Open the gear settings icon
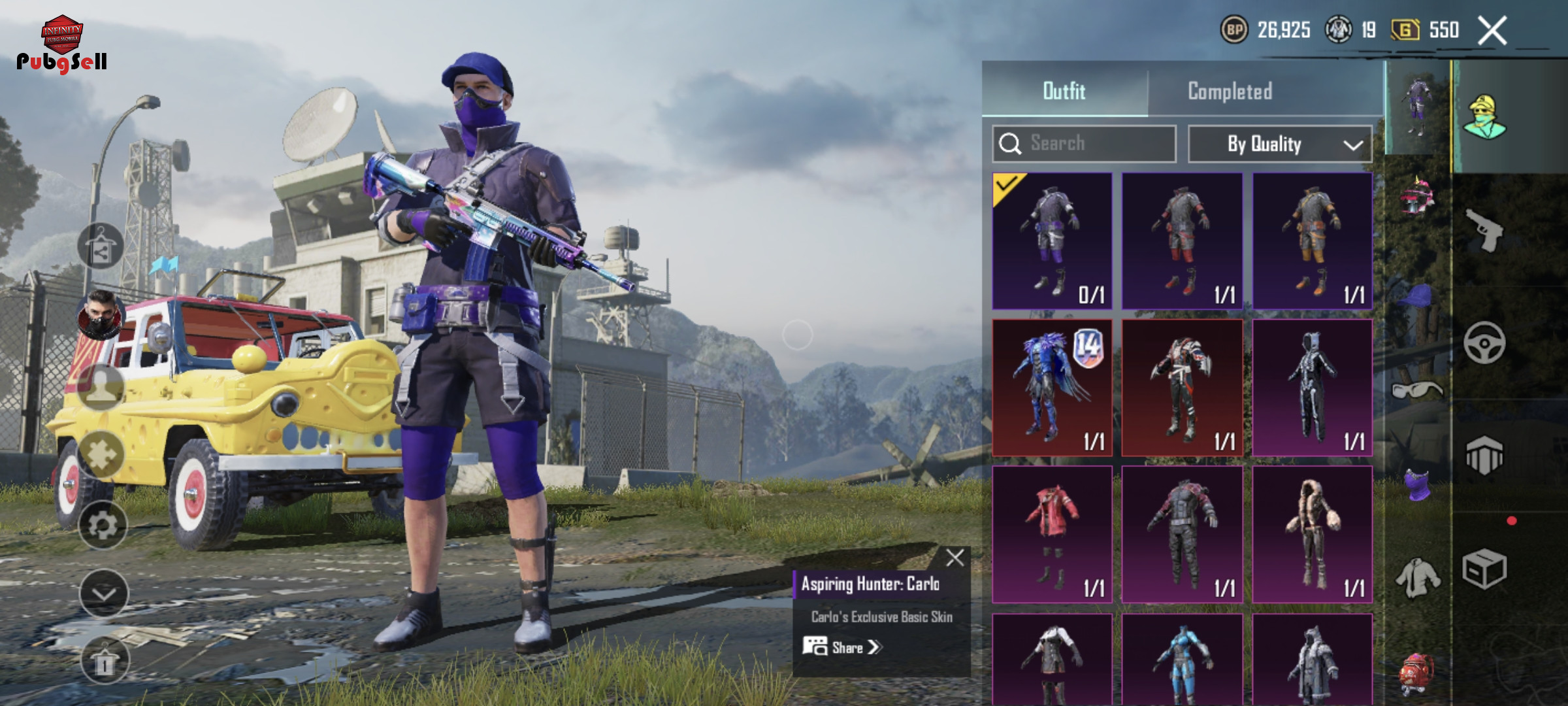The height and width of the screenshot is (706, 1568). tap(103, 525)
